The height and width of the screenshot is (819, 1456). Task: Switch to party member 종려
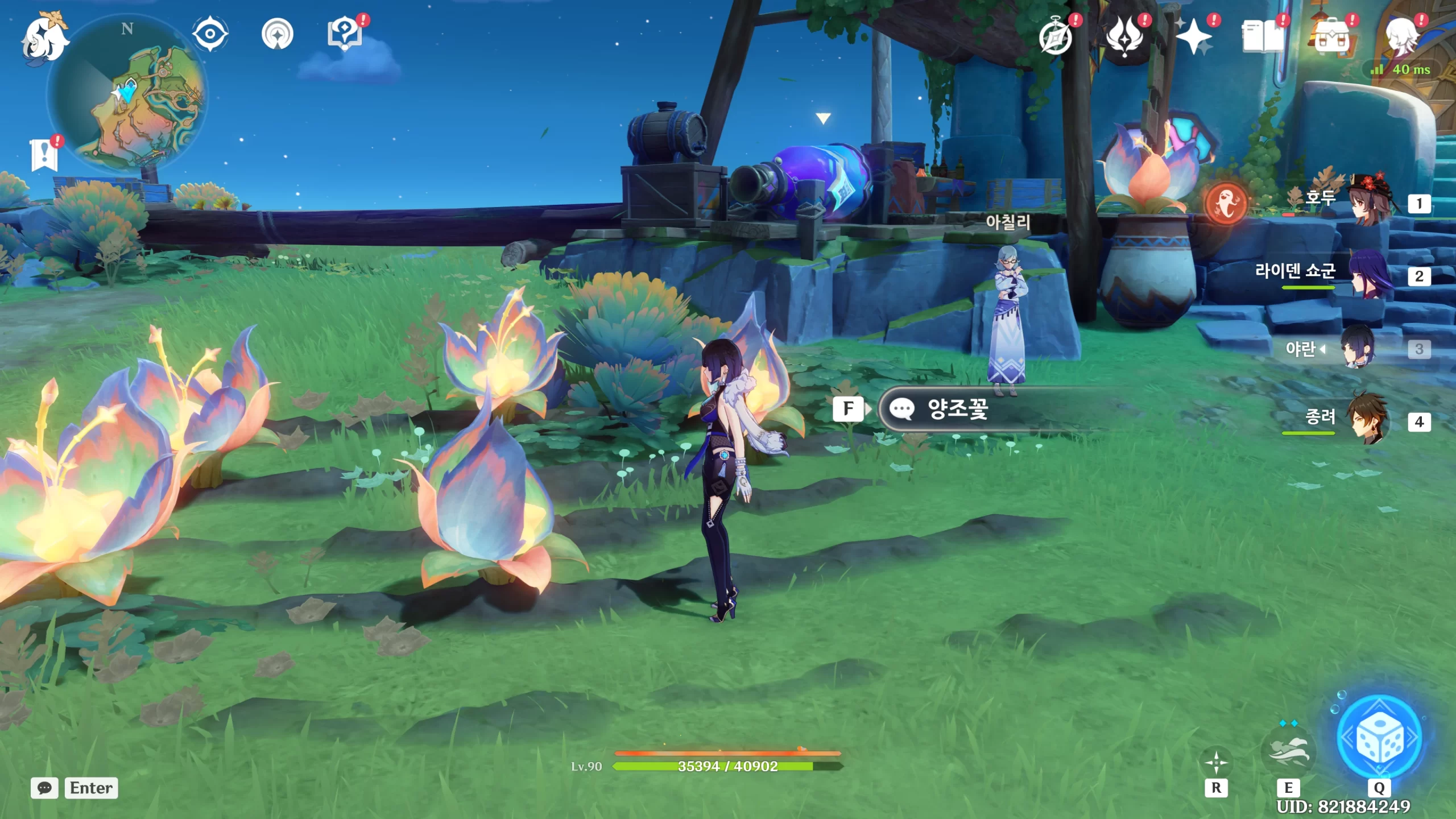[1365, 421]
